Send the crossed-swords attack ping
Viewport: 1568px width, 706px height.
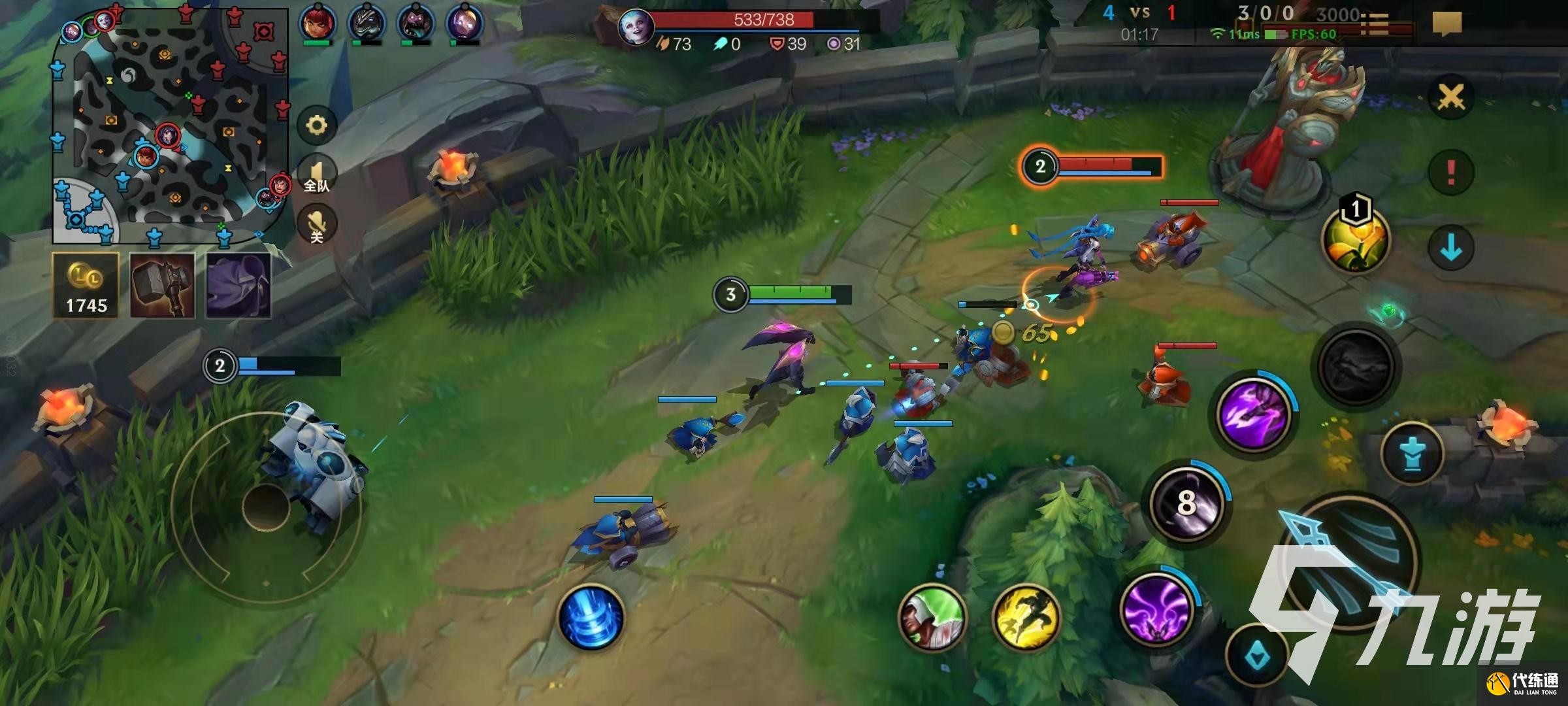coord(1450,98)
